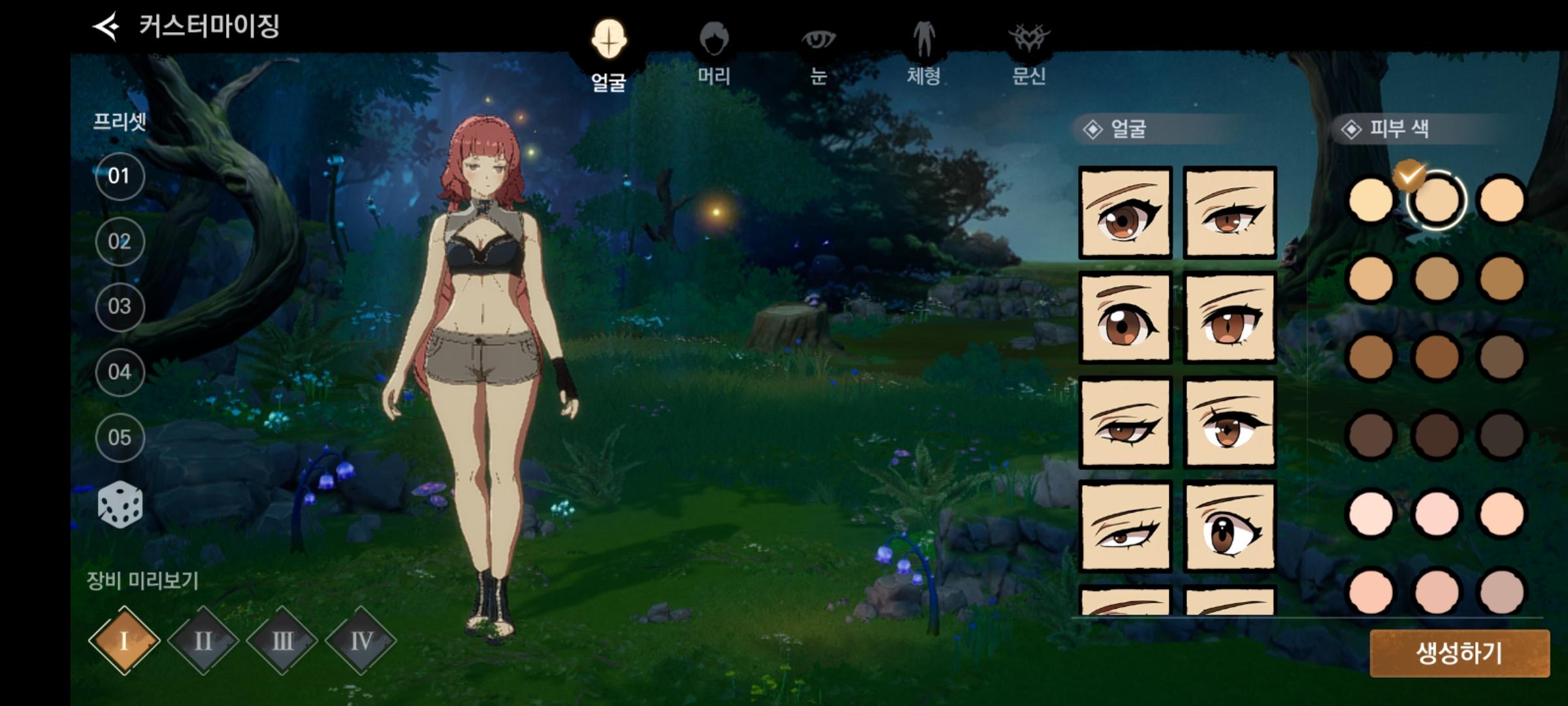Randomize appearance with the dice icon
The image size is (1568, 706).
(120, 505)
